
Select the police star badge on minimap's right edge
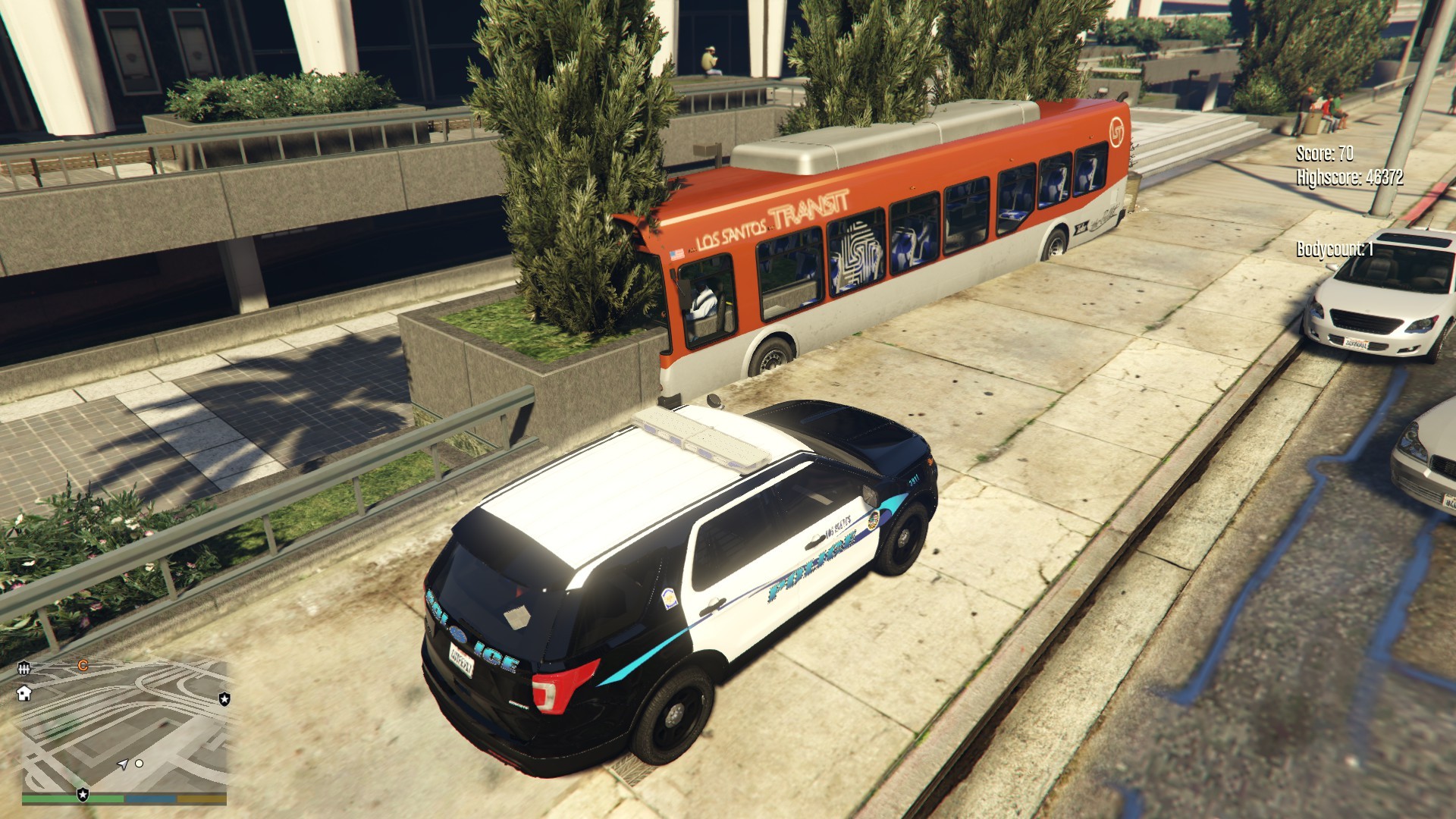tap(224, 698)
